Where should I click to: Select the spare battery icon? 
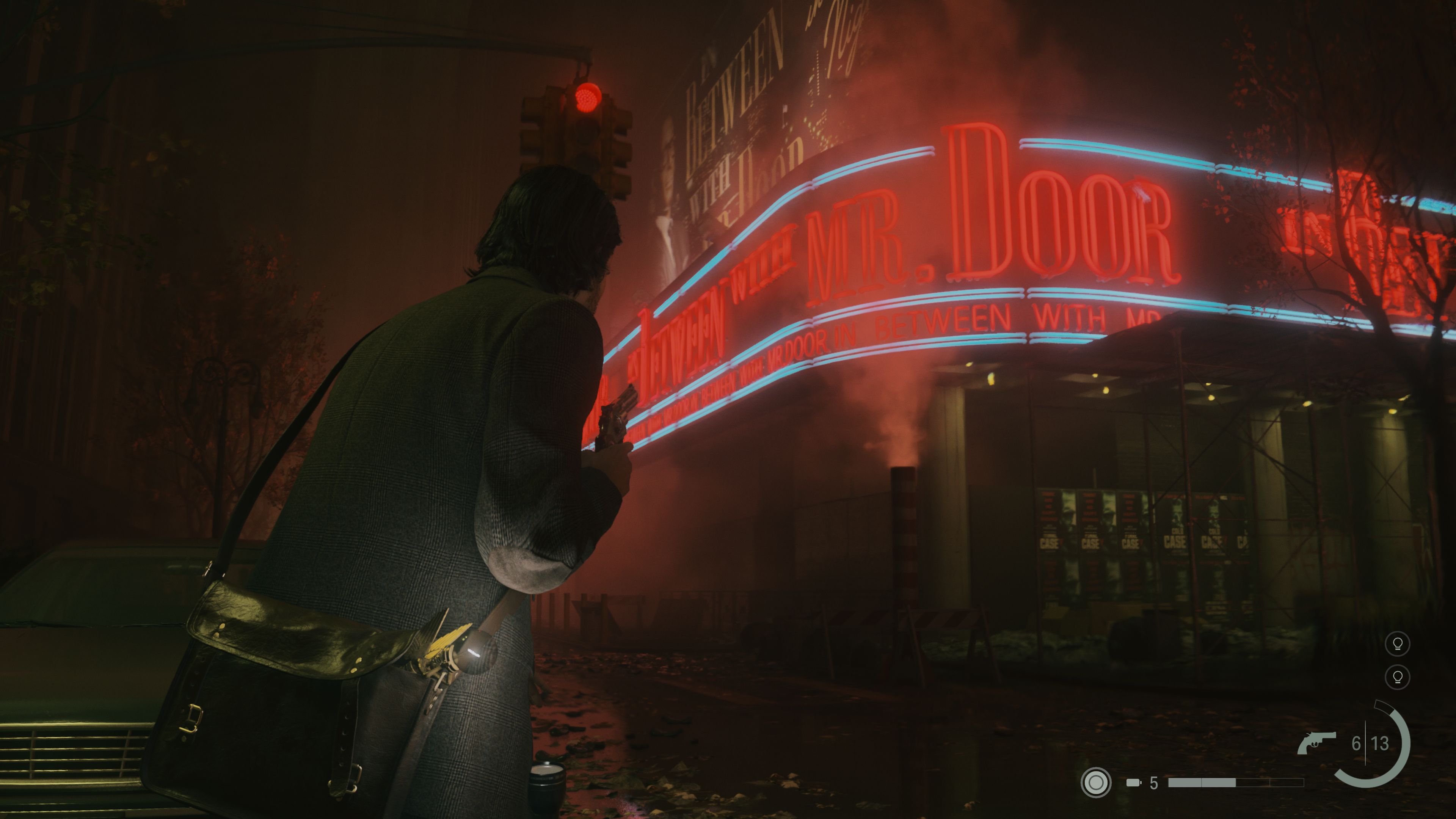[x=1133, y=783]
